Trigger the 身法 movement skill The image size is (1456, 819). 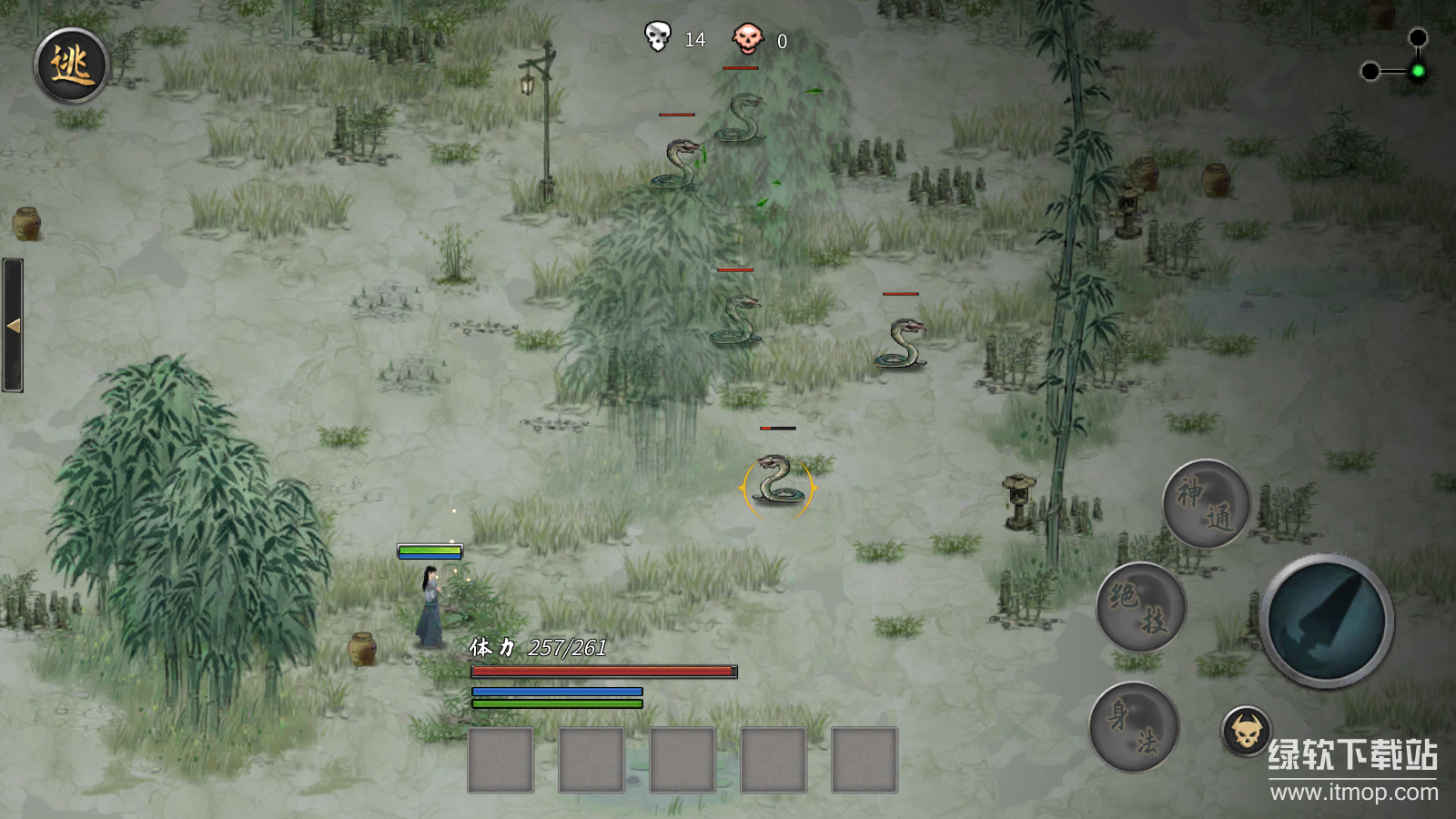pos(1134,727)
